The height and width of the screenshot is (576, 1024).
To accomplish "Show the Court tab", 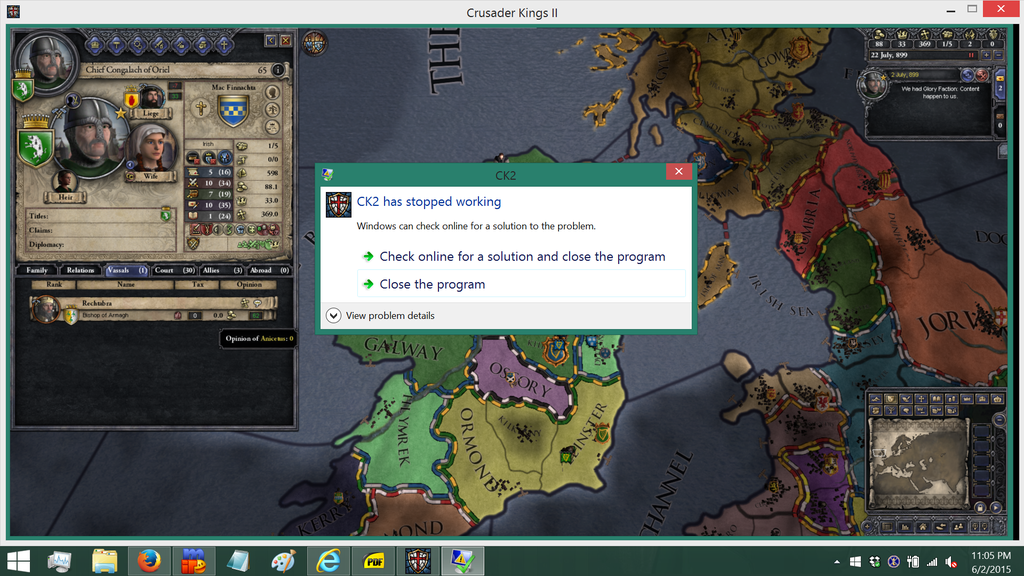I will tap(174, 271).
